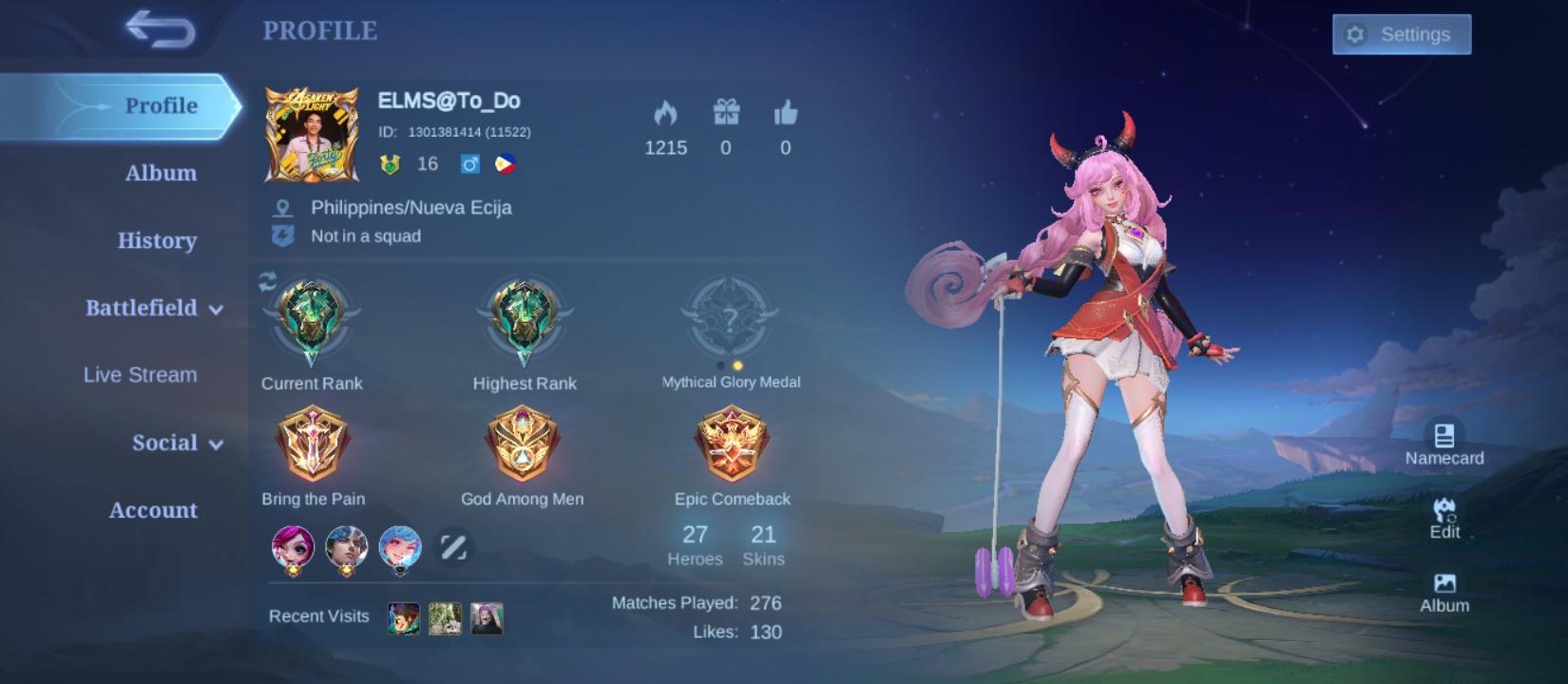
Task: Click the Philippines flag icon
Action: (x=505, y=163)
